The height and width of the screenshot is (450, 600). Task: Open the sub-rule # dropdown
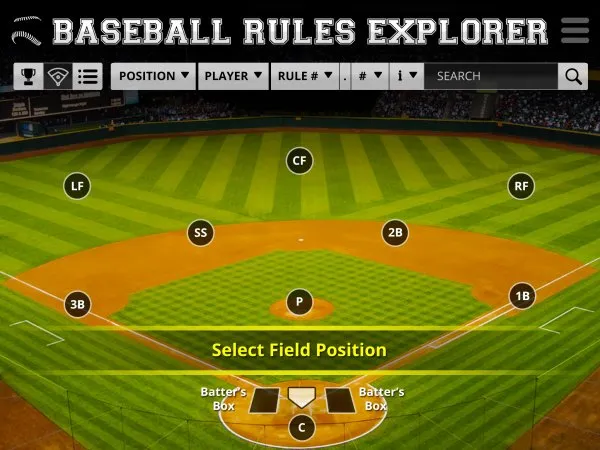pyautogui.click(x=368, y=76)
